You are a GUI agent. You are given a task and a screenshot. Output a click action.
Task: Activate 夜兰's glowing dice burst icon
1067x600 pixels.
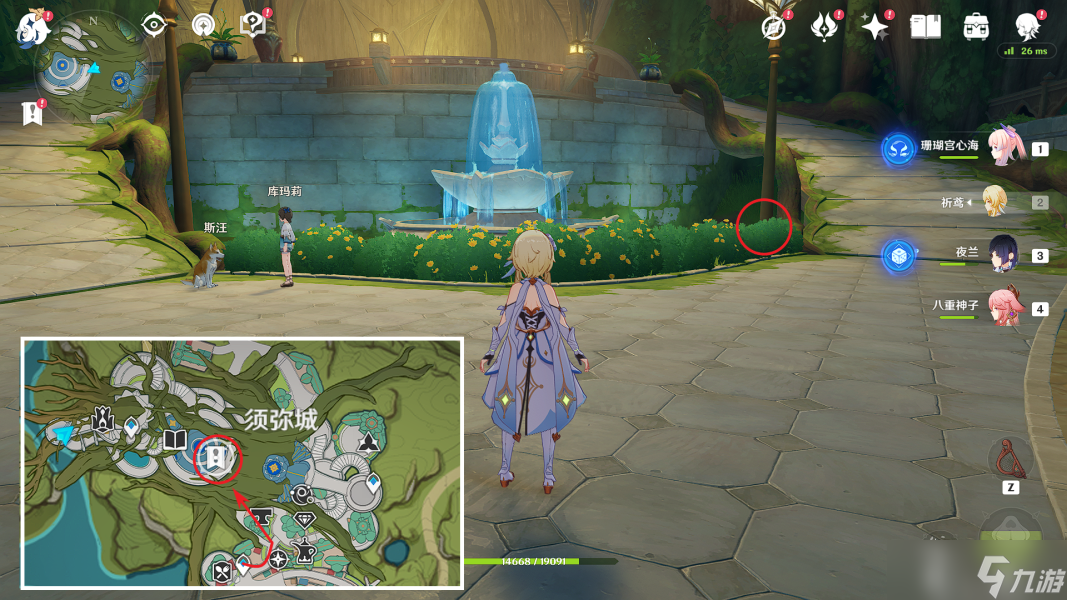click(898, 255)
